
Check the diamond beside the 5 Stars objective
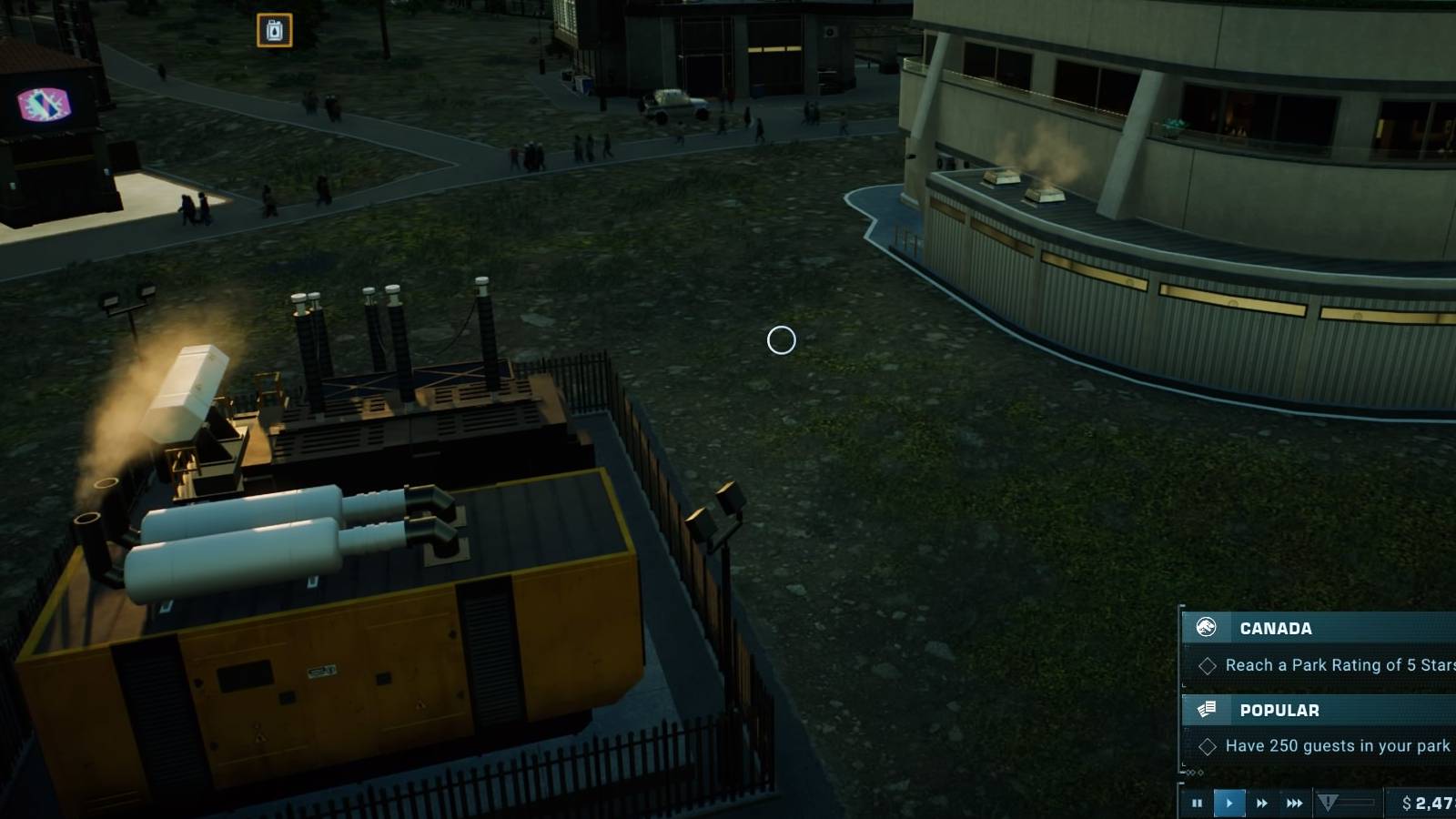[1209, 665]
